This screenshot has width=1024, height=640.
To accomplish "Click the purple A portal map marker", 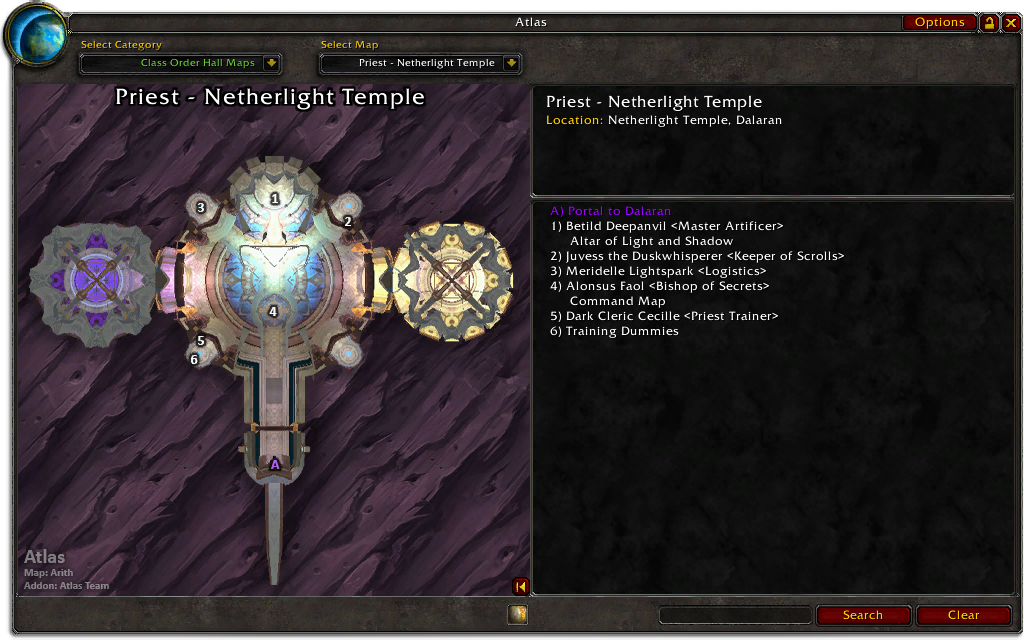I will click(x=275, y=464).
